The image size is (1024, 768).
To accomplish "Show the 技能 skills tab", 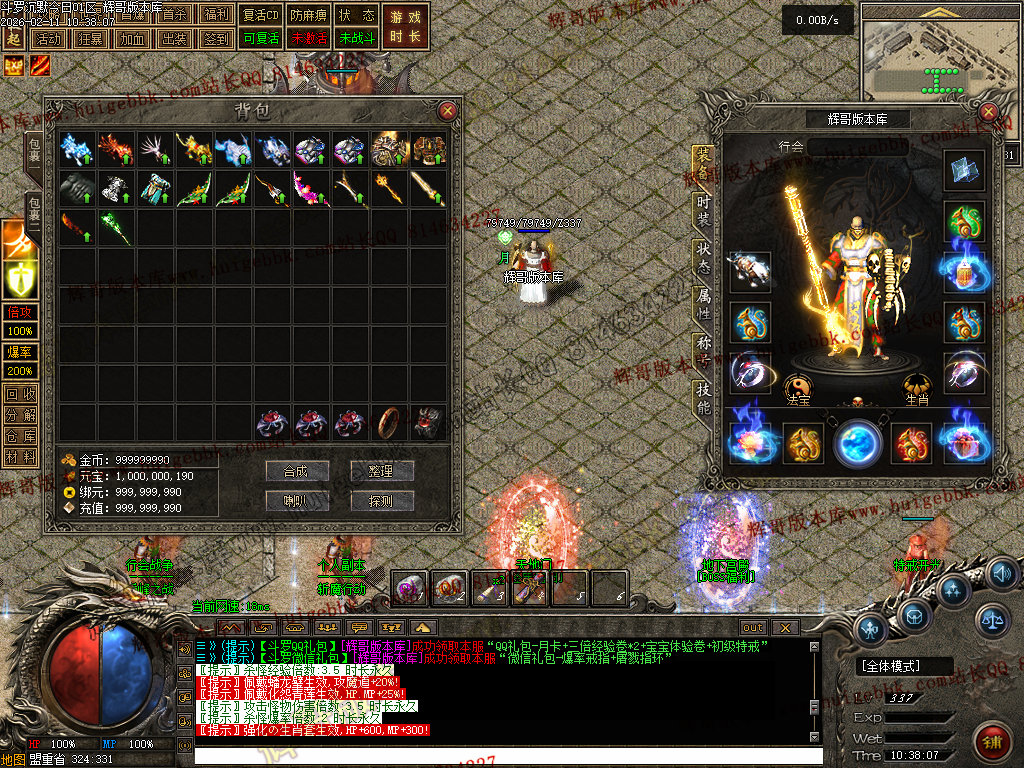I will click(704, 399).
